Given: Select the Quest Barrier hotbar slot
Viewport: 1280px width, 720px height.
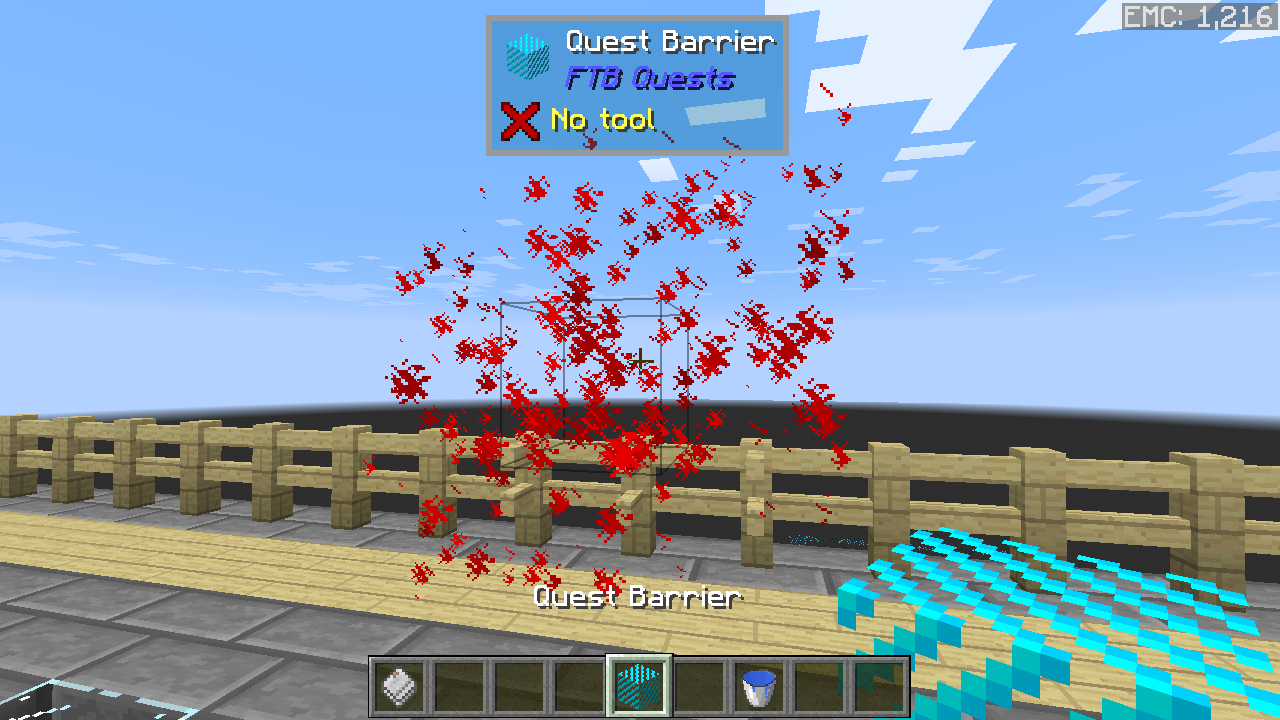Looking at the screenshot, I should 639,687.
